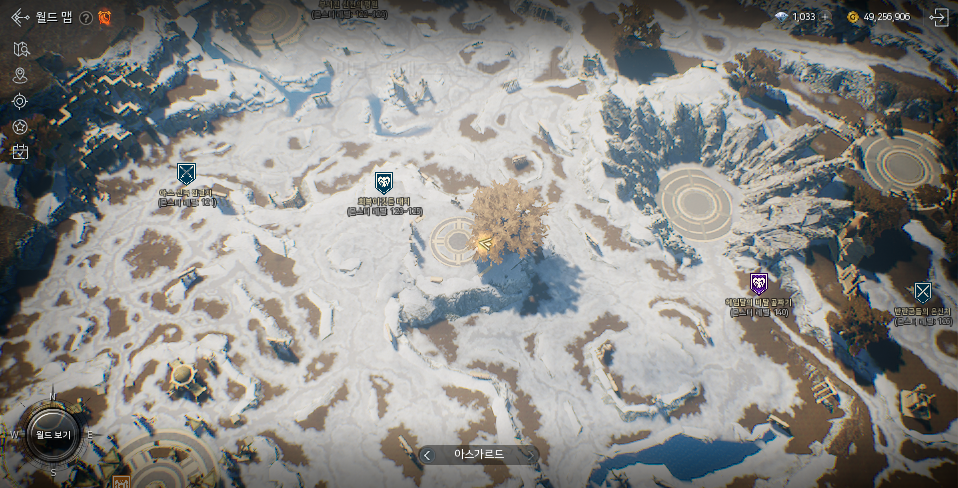
Task: Click the yellow arrow player marker by tree
Action: (485, 242)
